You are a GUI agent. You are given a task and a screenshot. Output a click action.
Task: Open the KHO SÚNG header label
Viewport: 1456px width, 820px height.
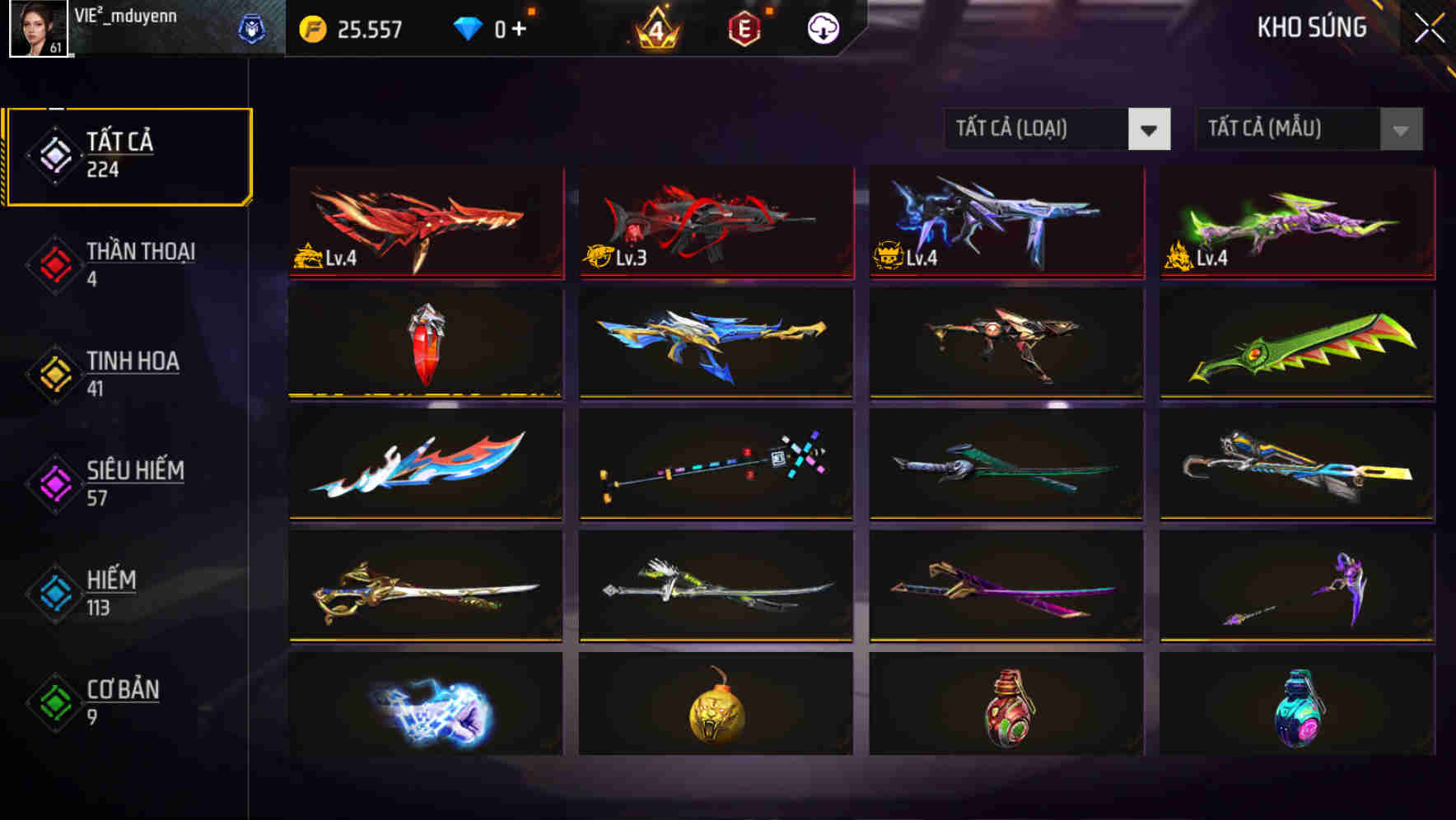click(x=1311, y=28)
